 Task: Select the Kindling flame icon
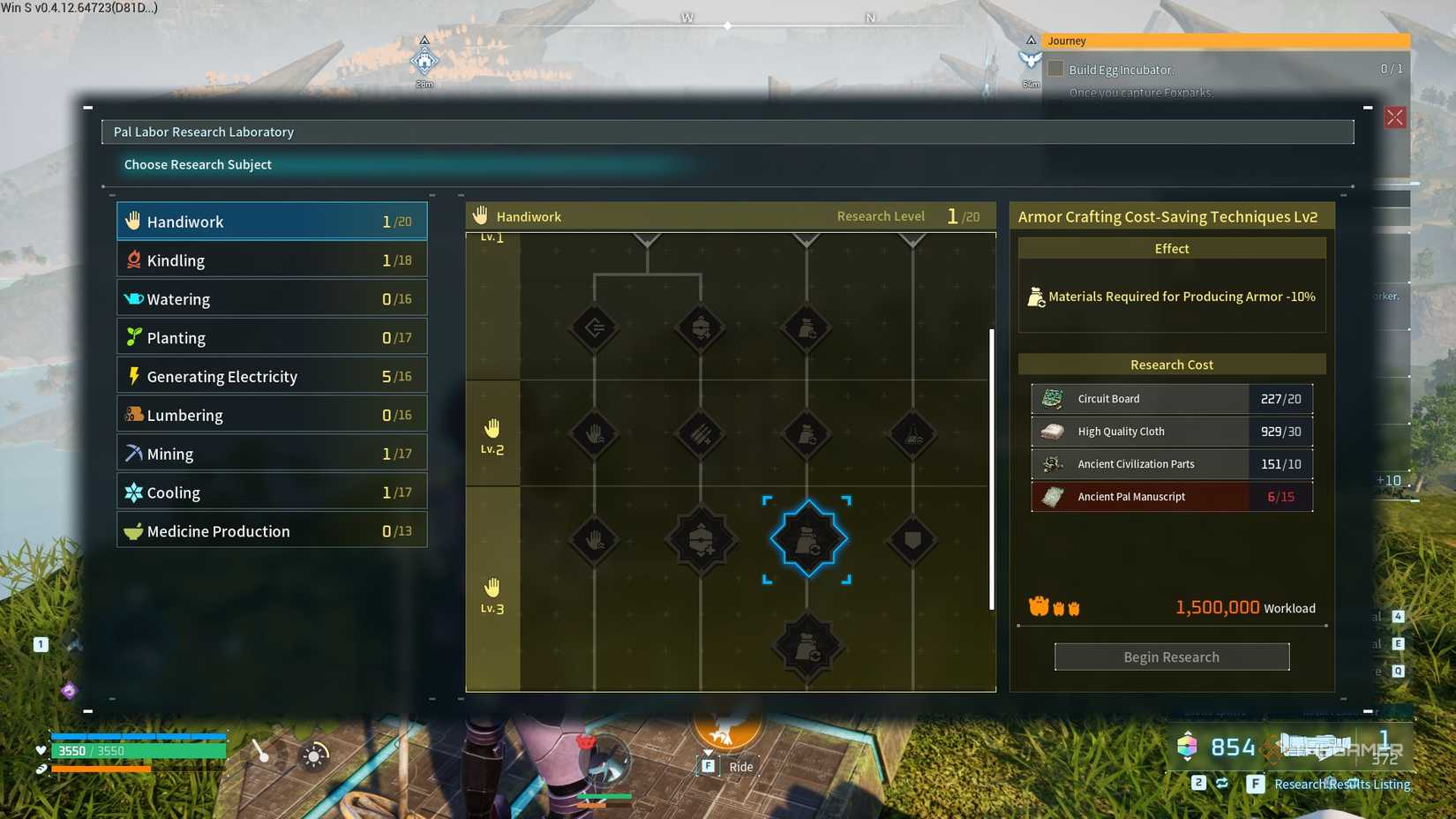pyautogui.click(x=133, y=259)
